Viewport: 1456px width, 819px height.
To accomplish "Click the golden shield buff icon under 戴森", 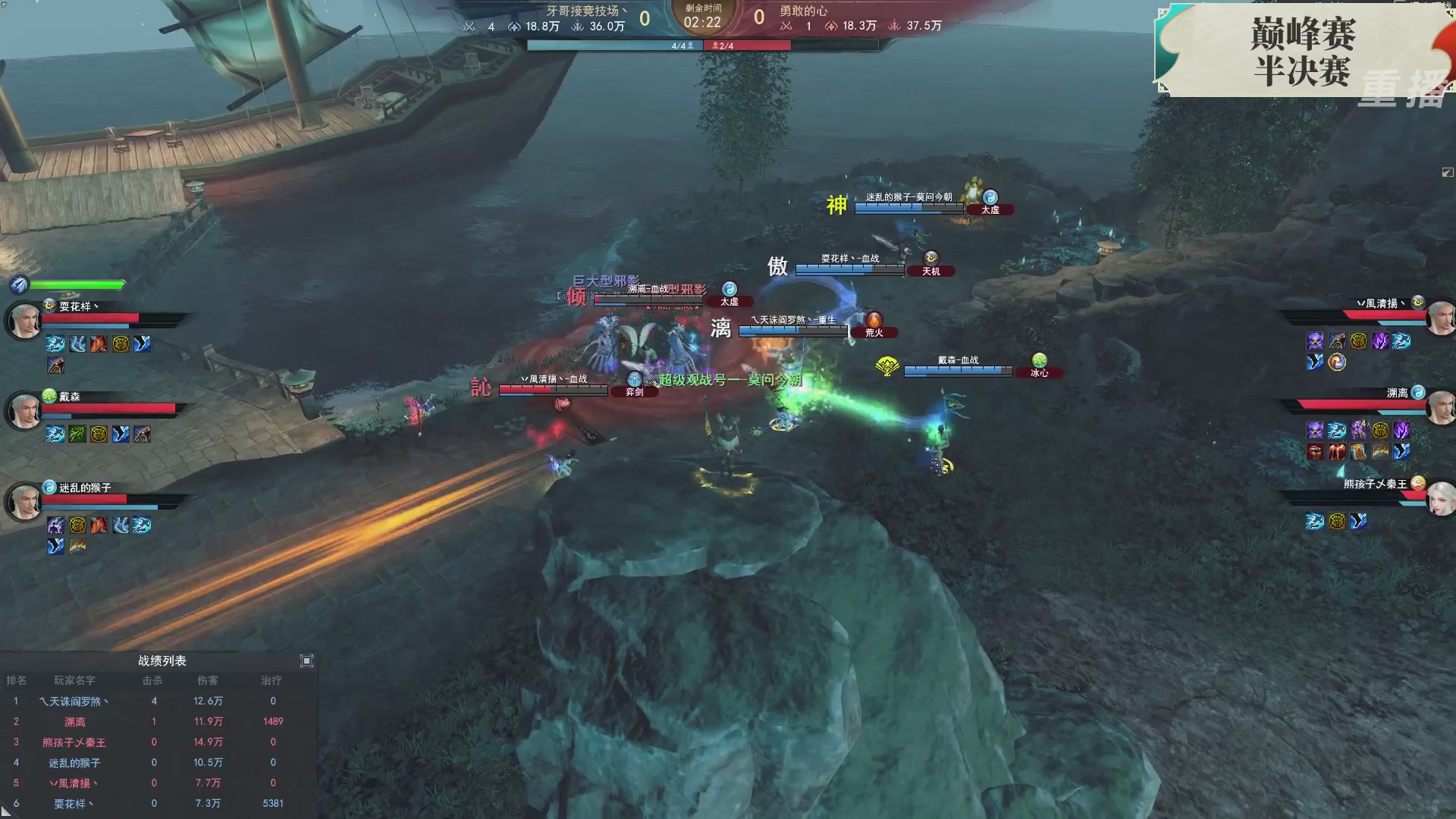I will click(97, 432).
